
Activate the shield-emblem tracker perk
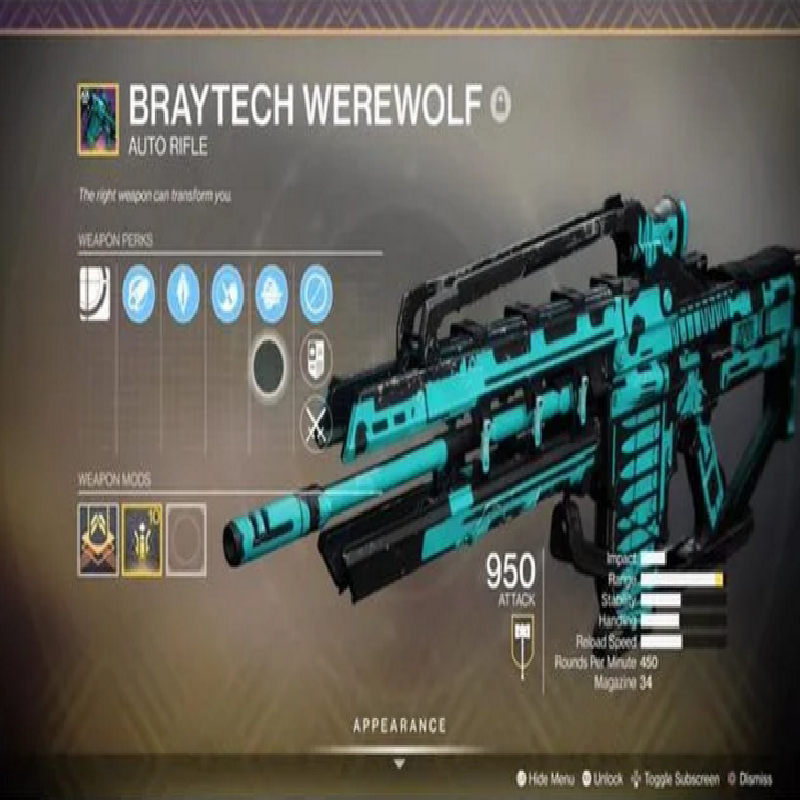pyautogui.click(x=316, y=357)
